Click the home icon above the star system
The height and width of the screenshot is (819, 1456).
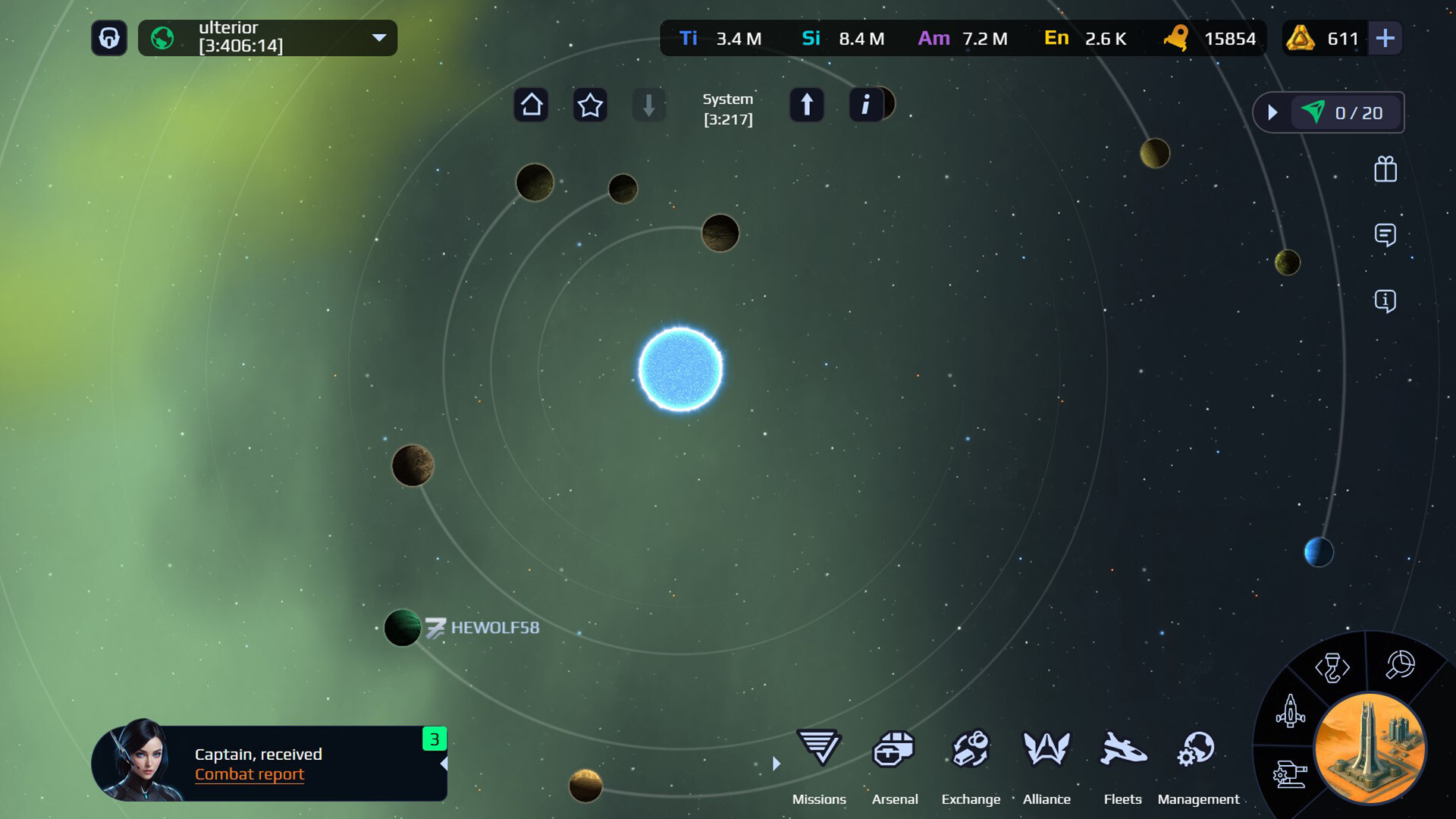(531, 105)
